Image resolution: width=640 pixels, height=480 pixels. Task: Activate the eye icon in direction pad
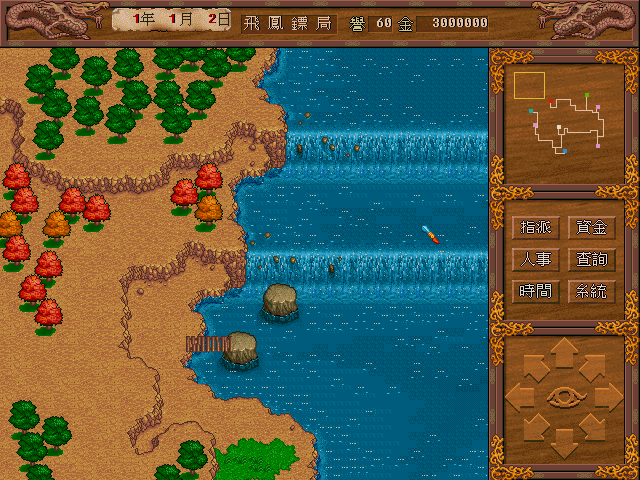pyautogui.click(x=565, y=397)
